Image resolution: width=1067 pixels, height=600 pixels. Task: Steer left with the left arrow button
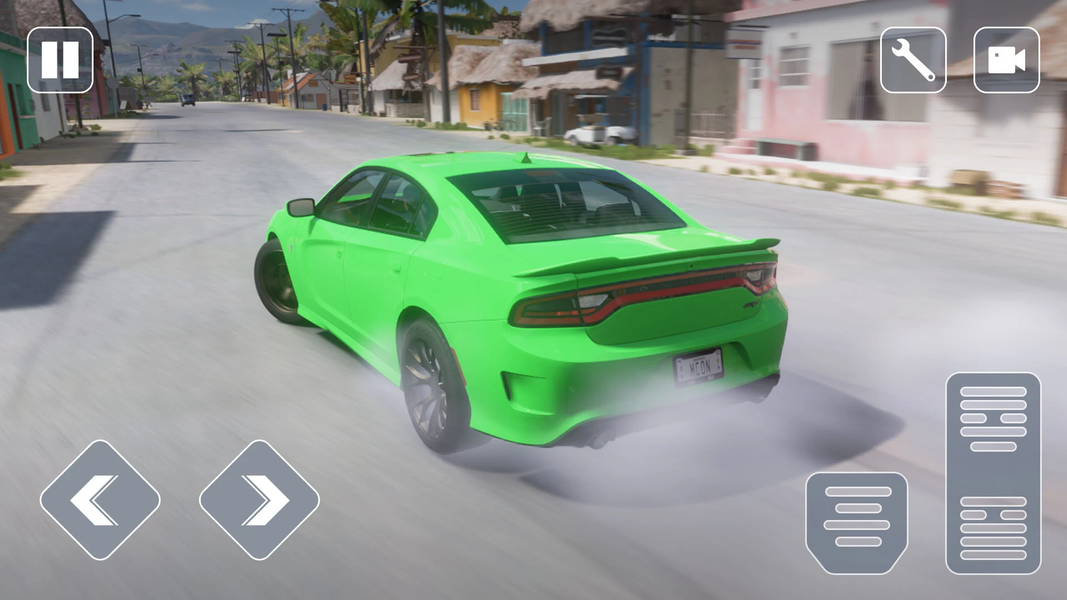point(100,500)
